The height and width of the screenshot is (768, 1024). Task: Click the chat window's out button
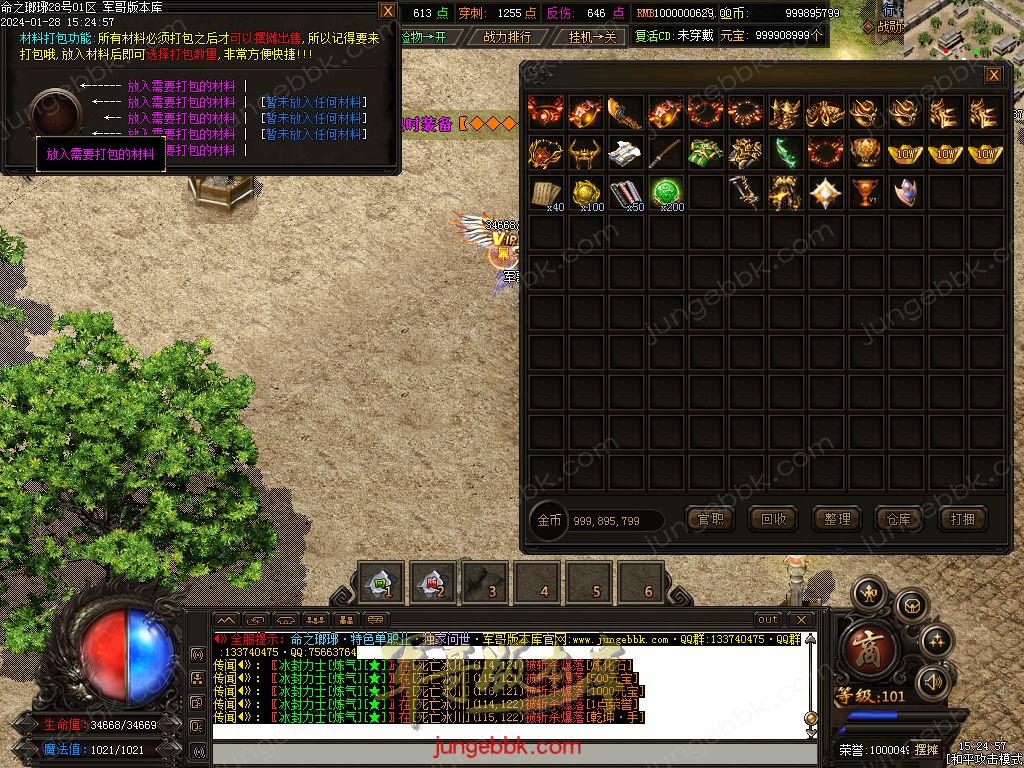[767, 620]
